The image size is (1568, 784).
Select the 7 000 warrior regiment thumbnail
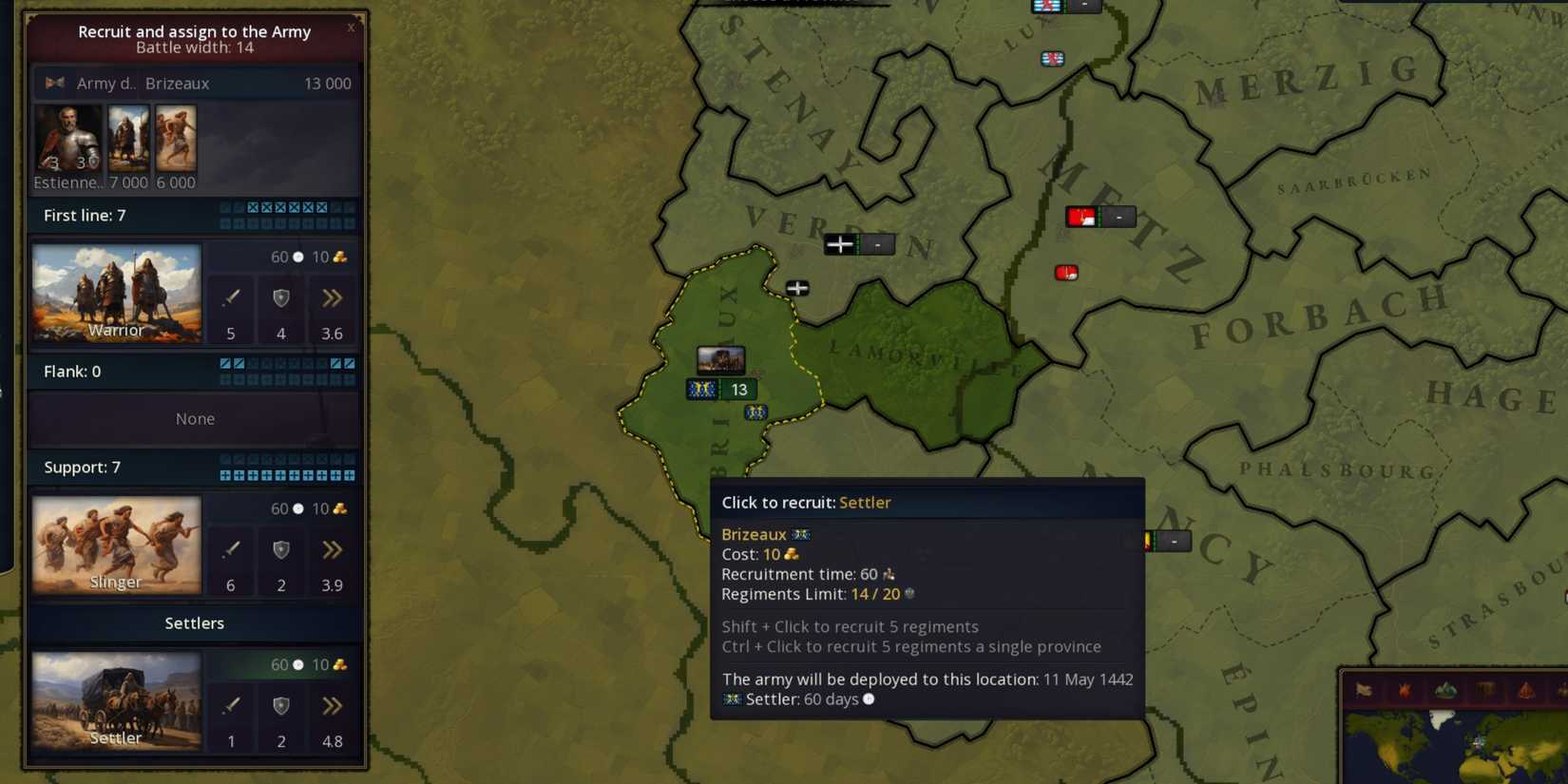(128, 140)
